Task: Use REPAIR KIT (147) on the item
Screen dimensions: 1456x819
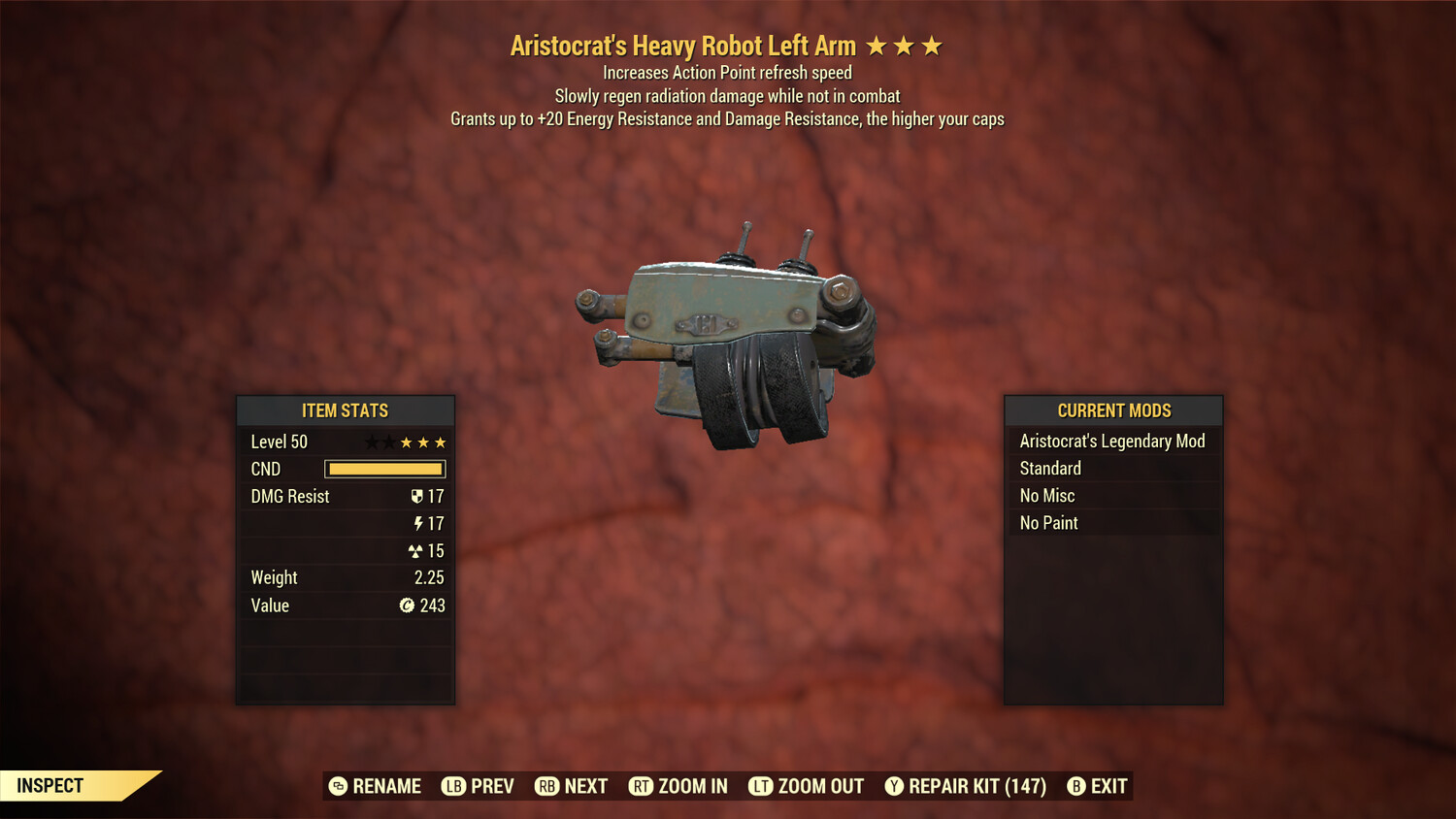Action: click(966, 786)
